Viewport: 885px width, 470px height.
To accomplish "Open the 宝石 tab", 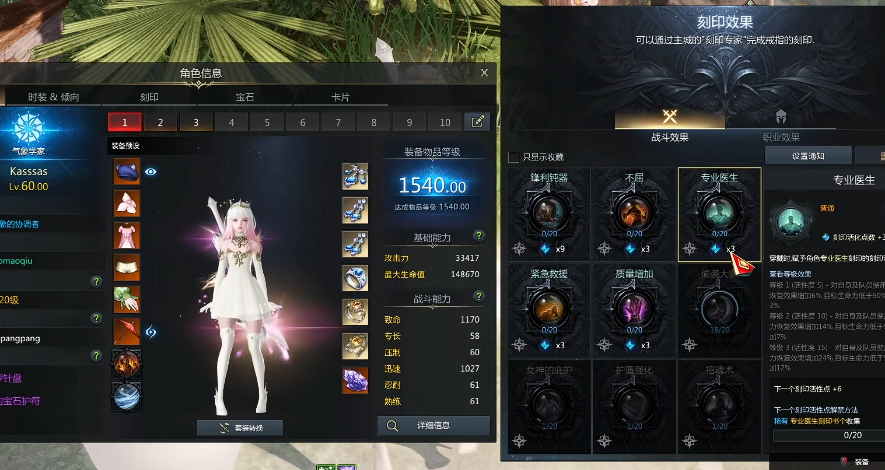I will tap(245, 97).
